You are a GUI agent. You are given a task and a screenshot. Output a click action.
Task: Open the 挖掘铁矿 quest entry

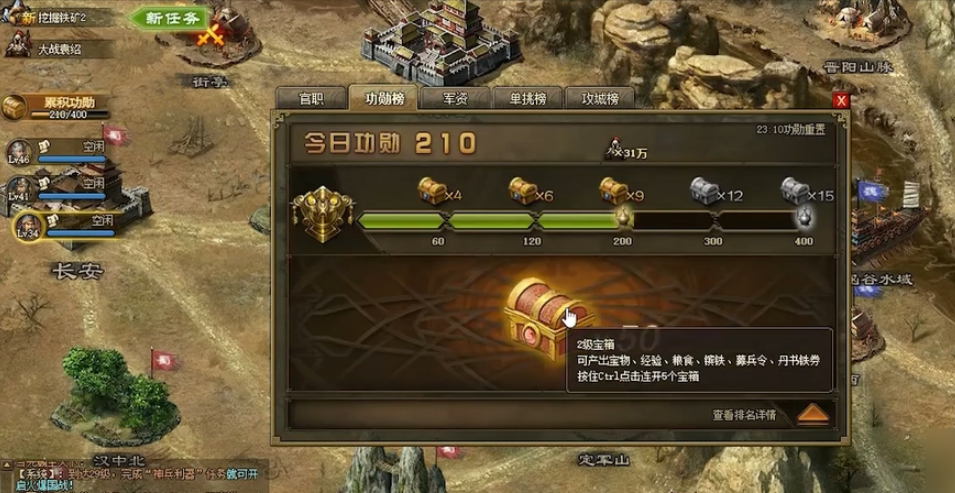point(62,19)
